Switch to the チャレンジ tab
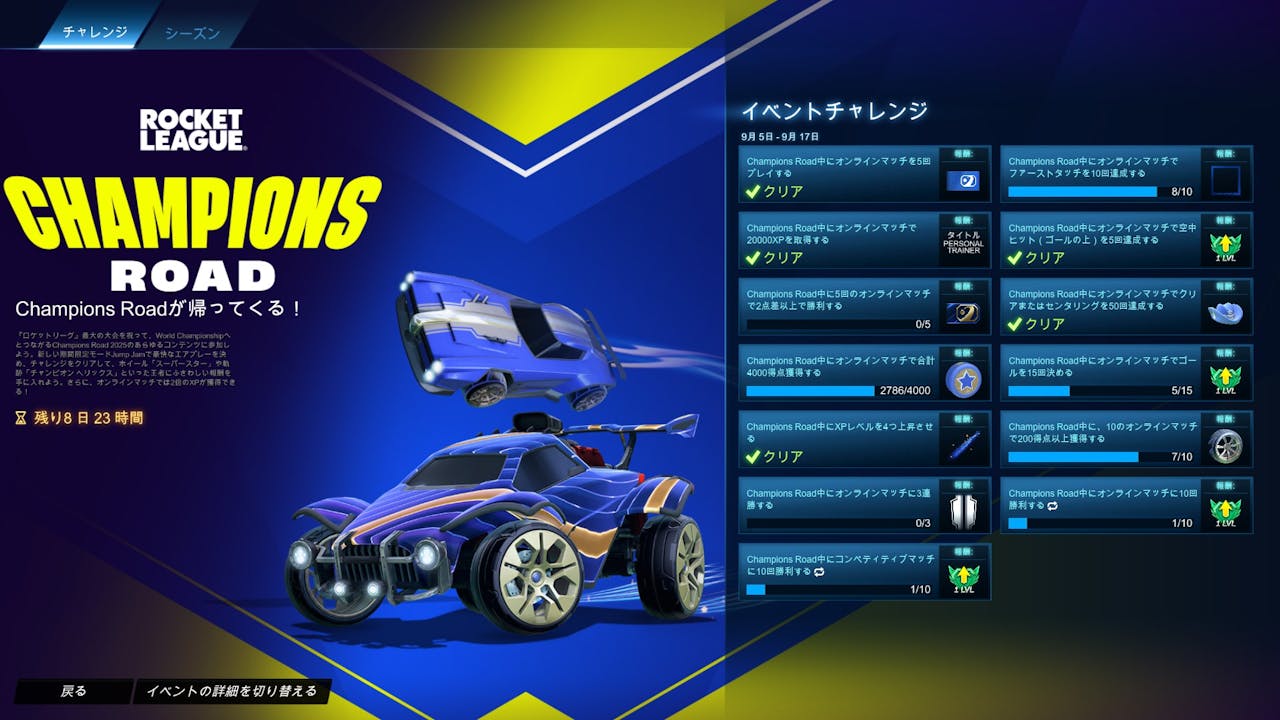 click(95, 32)
